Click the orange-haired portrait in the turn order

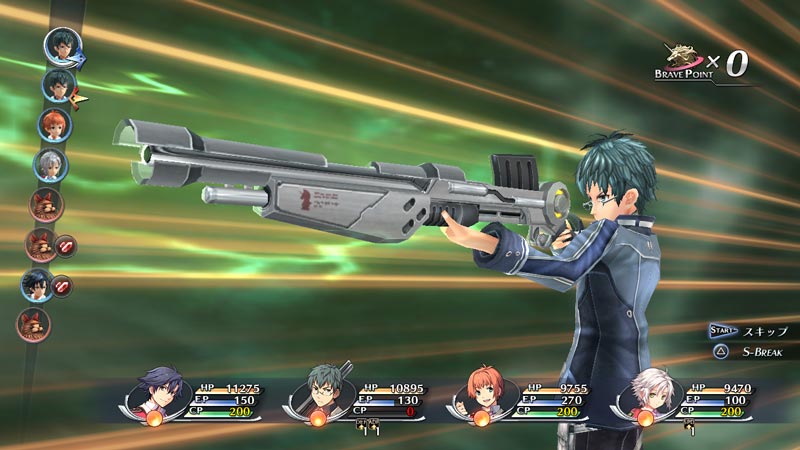coord(54,125)
